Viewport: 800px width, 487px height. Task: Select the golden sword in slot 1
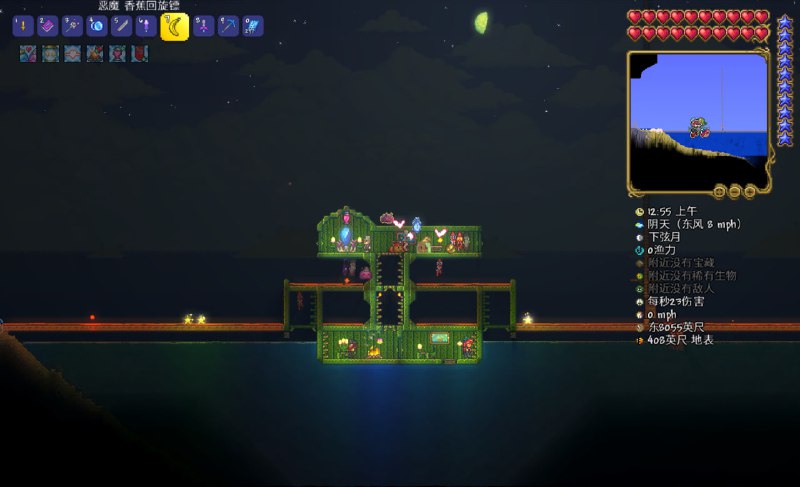(22, 27)
